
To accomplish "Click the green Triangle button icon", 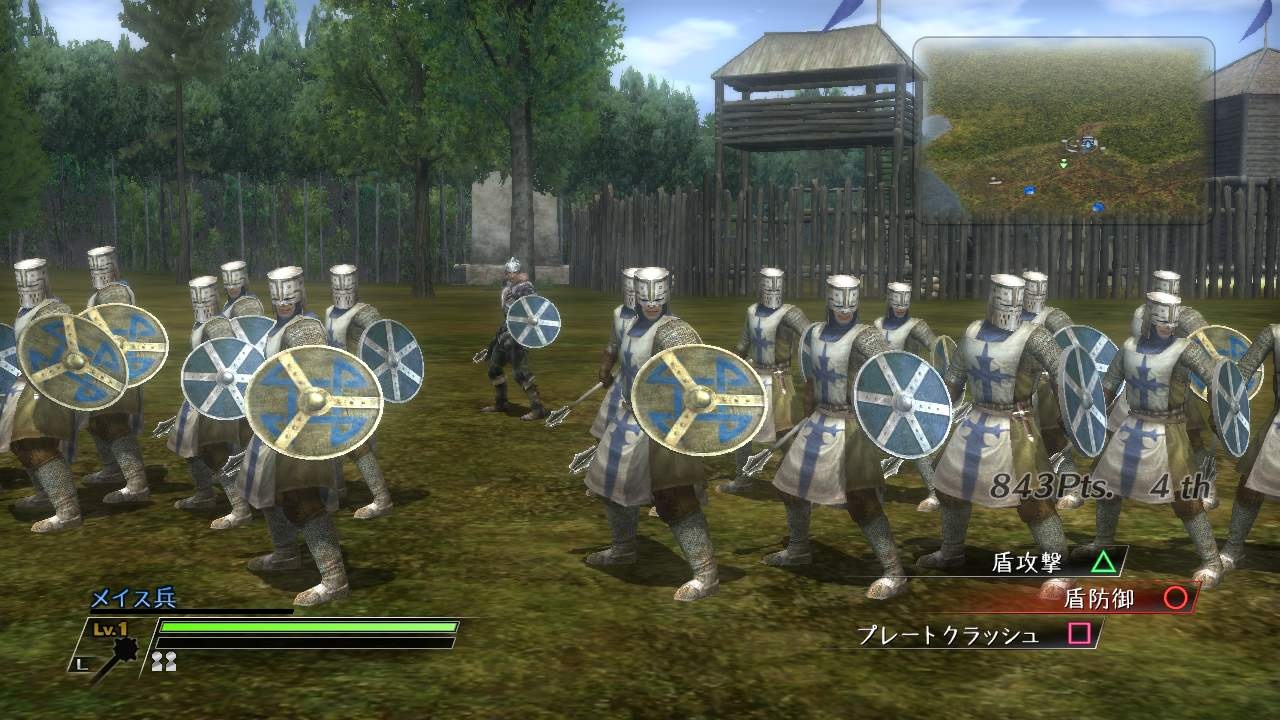I will click(x=1103, y=562).
